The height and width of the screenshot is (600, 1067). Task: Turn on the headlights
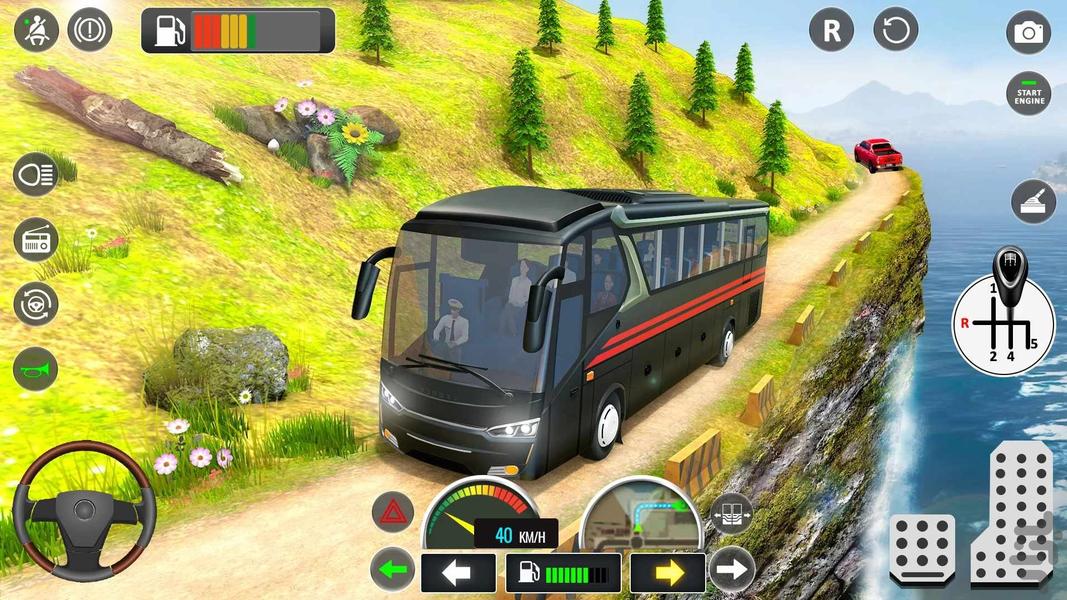coord(35,175)
